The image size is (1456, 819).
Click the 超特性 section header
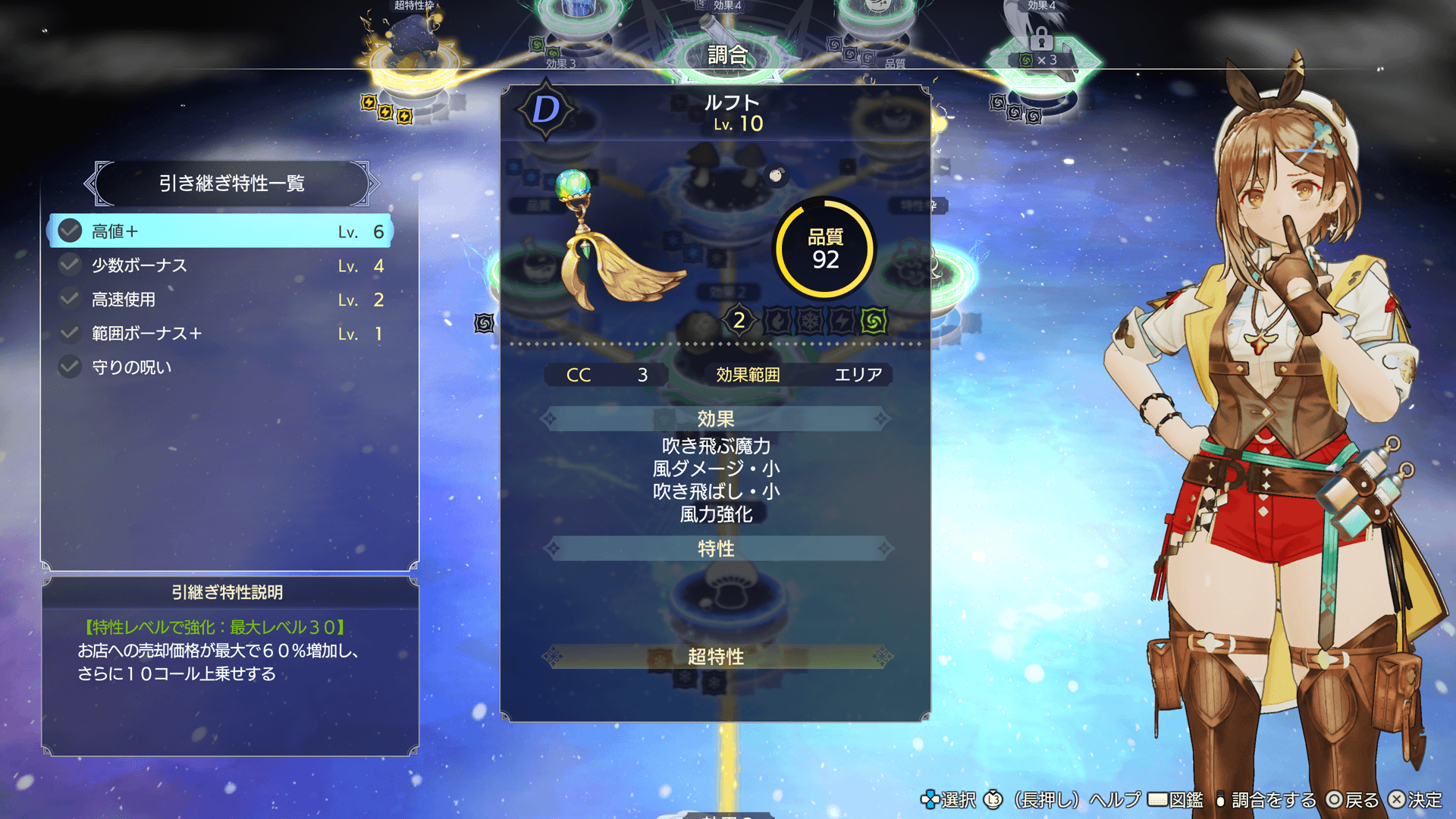click(x=716, y=657)
